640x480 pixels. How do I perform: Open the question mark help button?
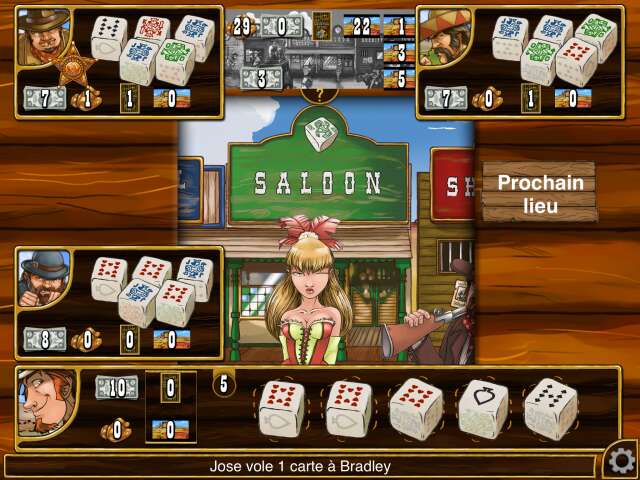point(320,95)
